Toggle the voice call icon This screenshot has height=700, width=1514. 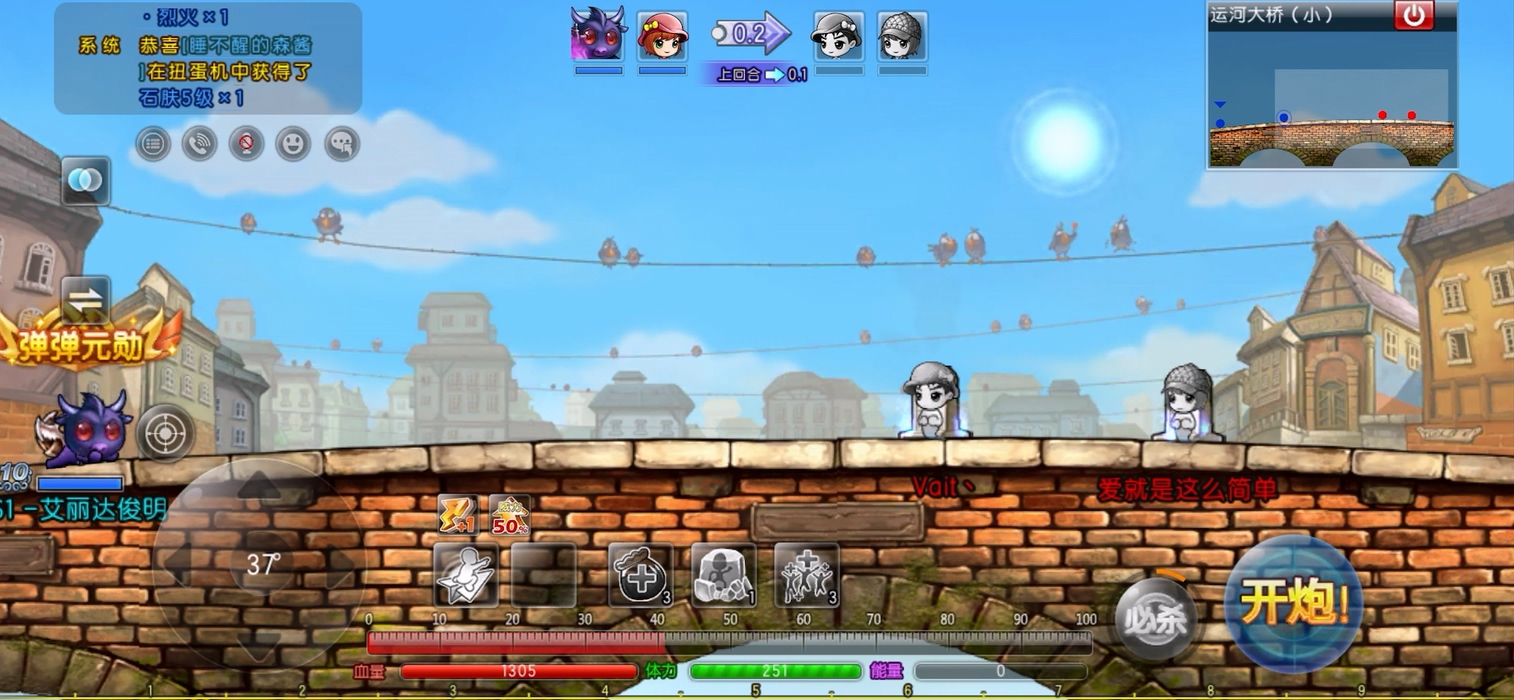(x=200, y=144)
